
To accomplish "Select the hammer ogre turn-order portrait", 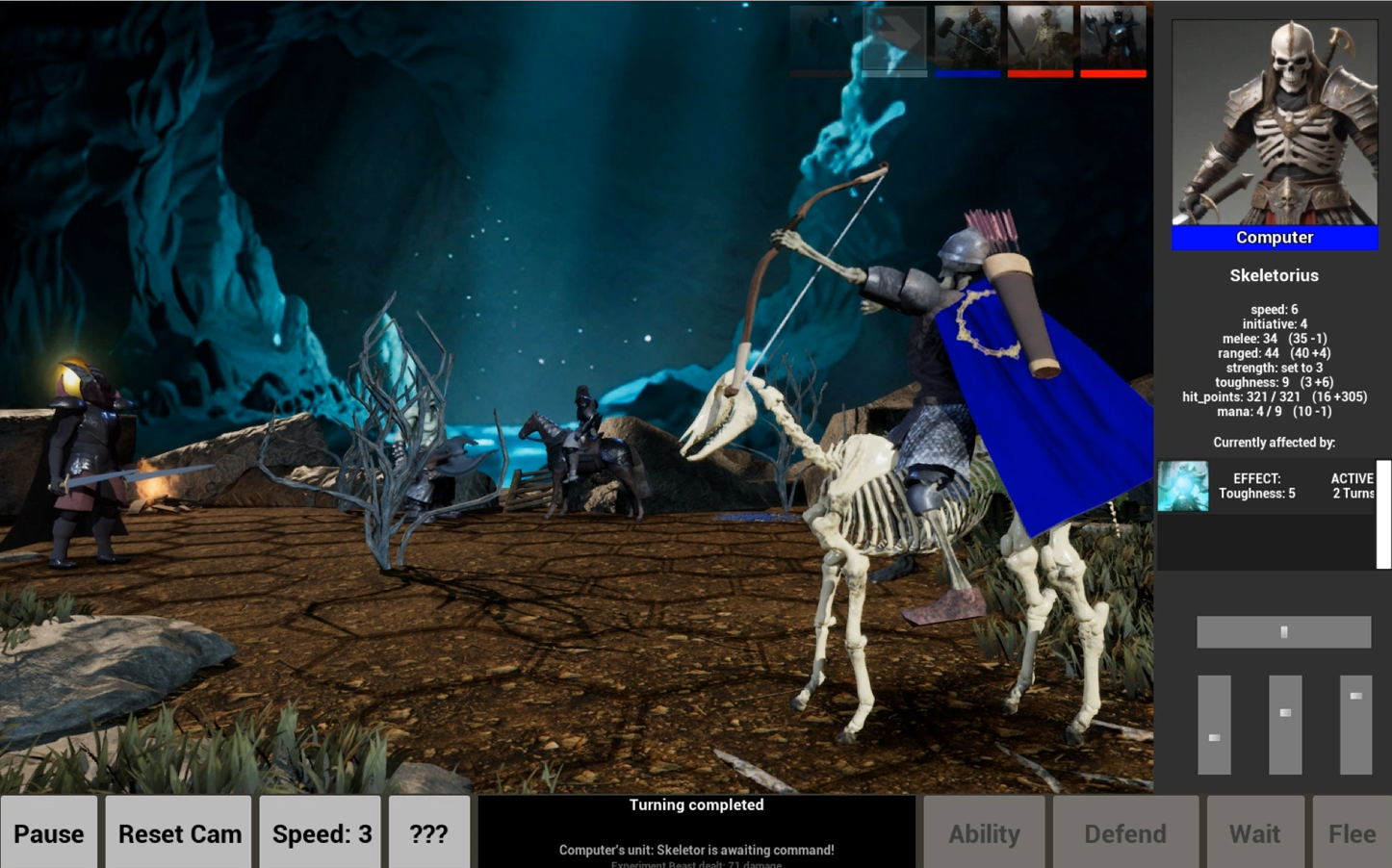I will [x=967, y=39].
